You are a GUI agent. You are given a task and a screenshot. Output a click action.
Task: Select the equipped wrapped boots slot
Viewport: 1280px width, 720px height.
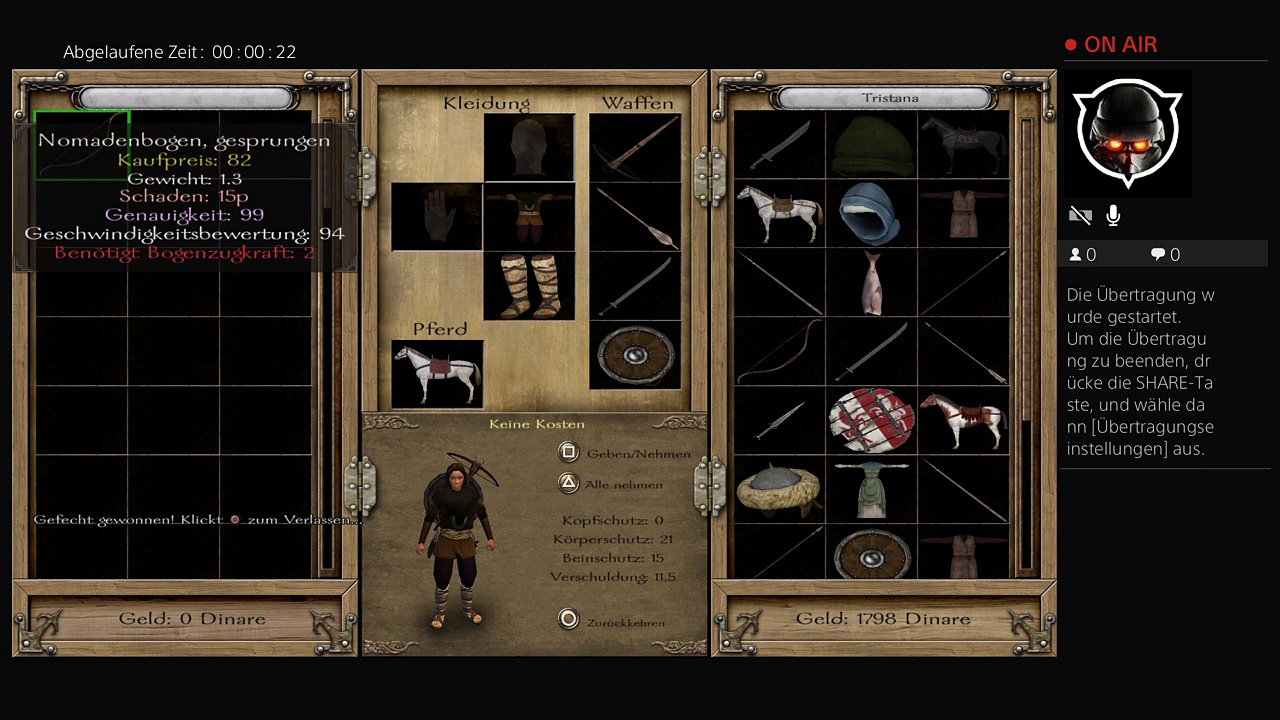pos(529,285)
